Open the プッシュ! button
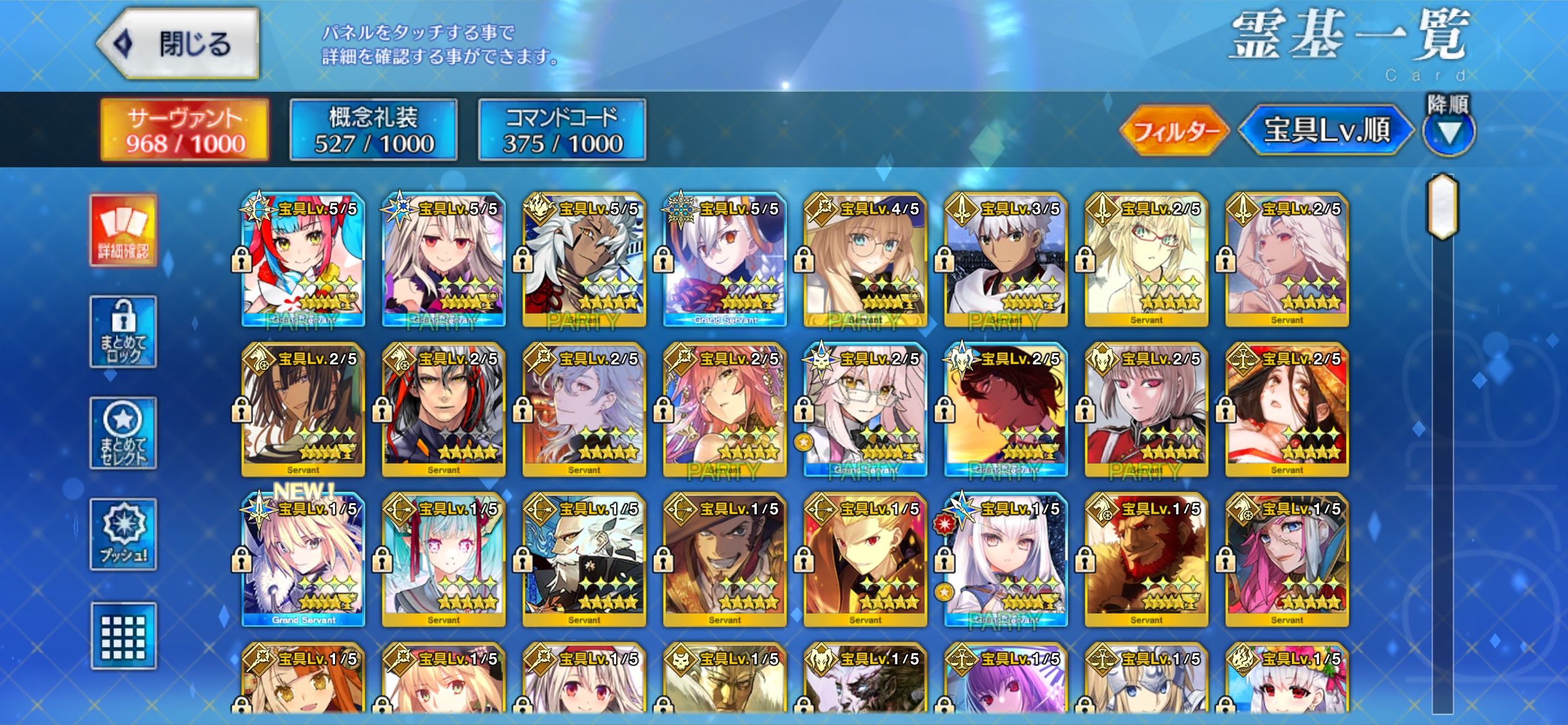 pos(123,534)
